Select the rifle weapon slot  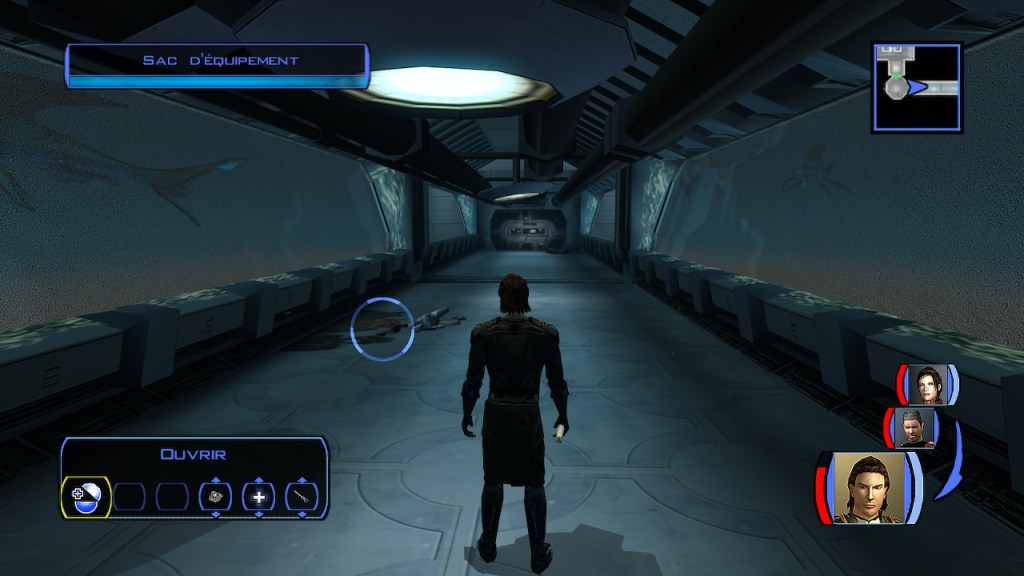[302, 497]
